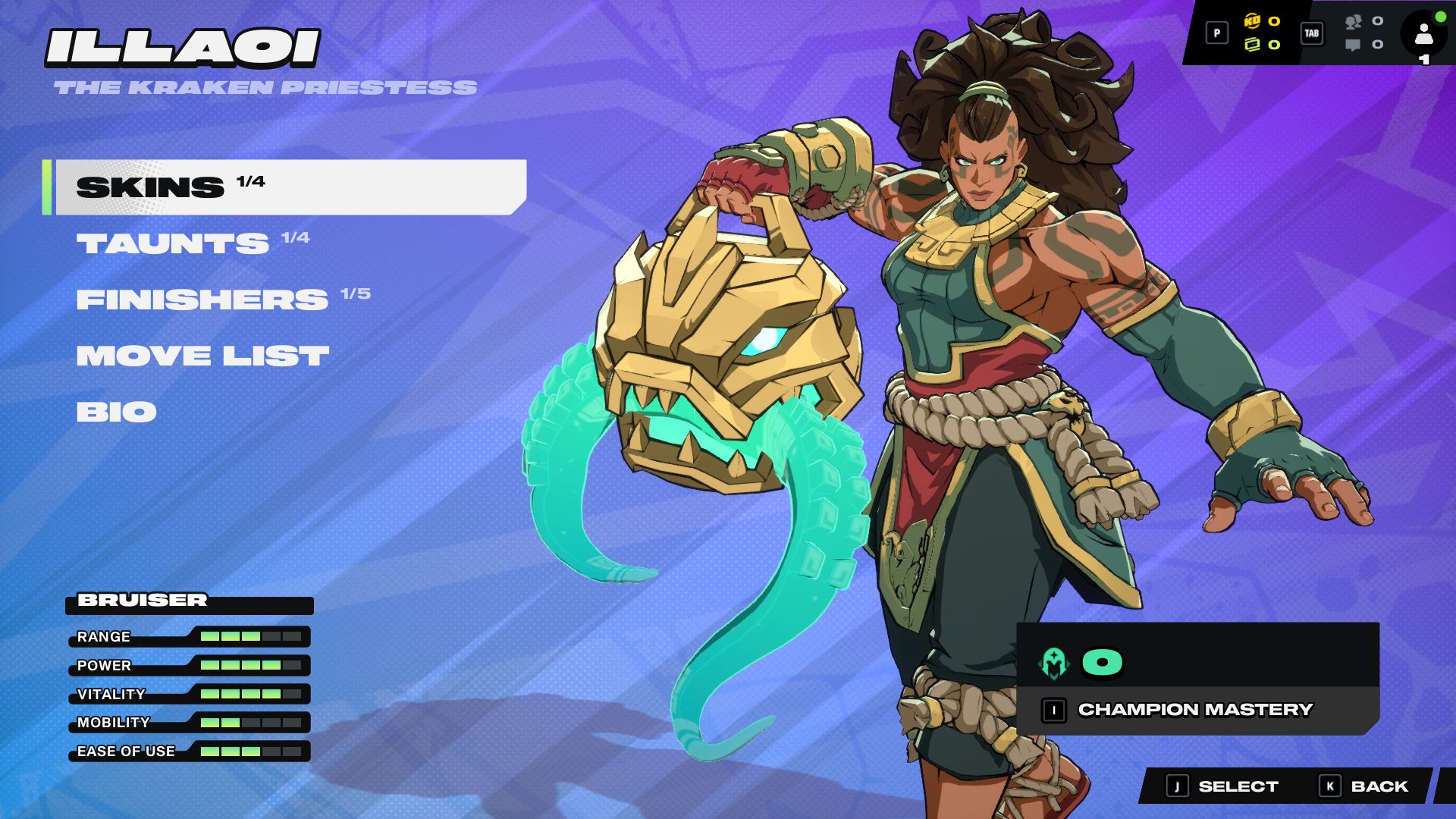Open the player profile icon

(1423, 34)
